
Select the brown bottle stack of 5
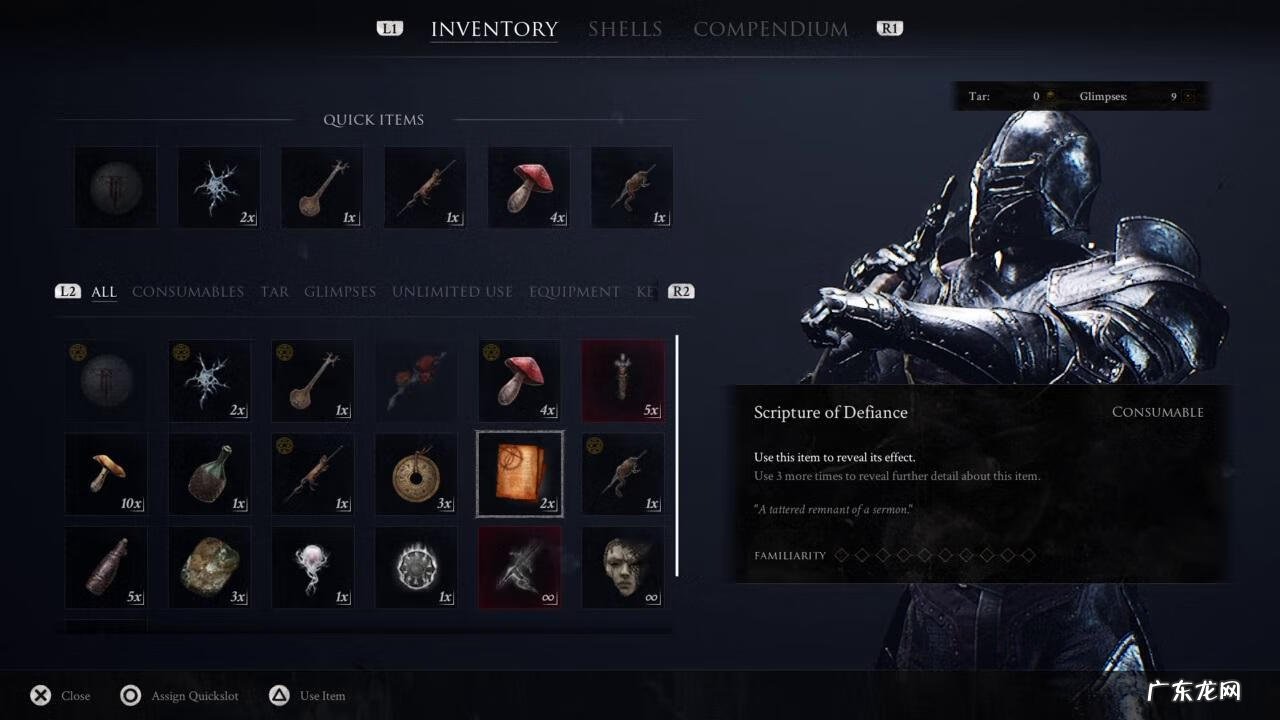click(106, 567)
